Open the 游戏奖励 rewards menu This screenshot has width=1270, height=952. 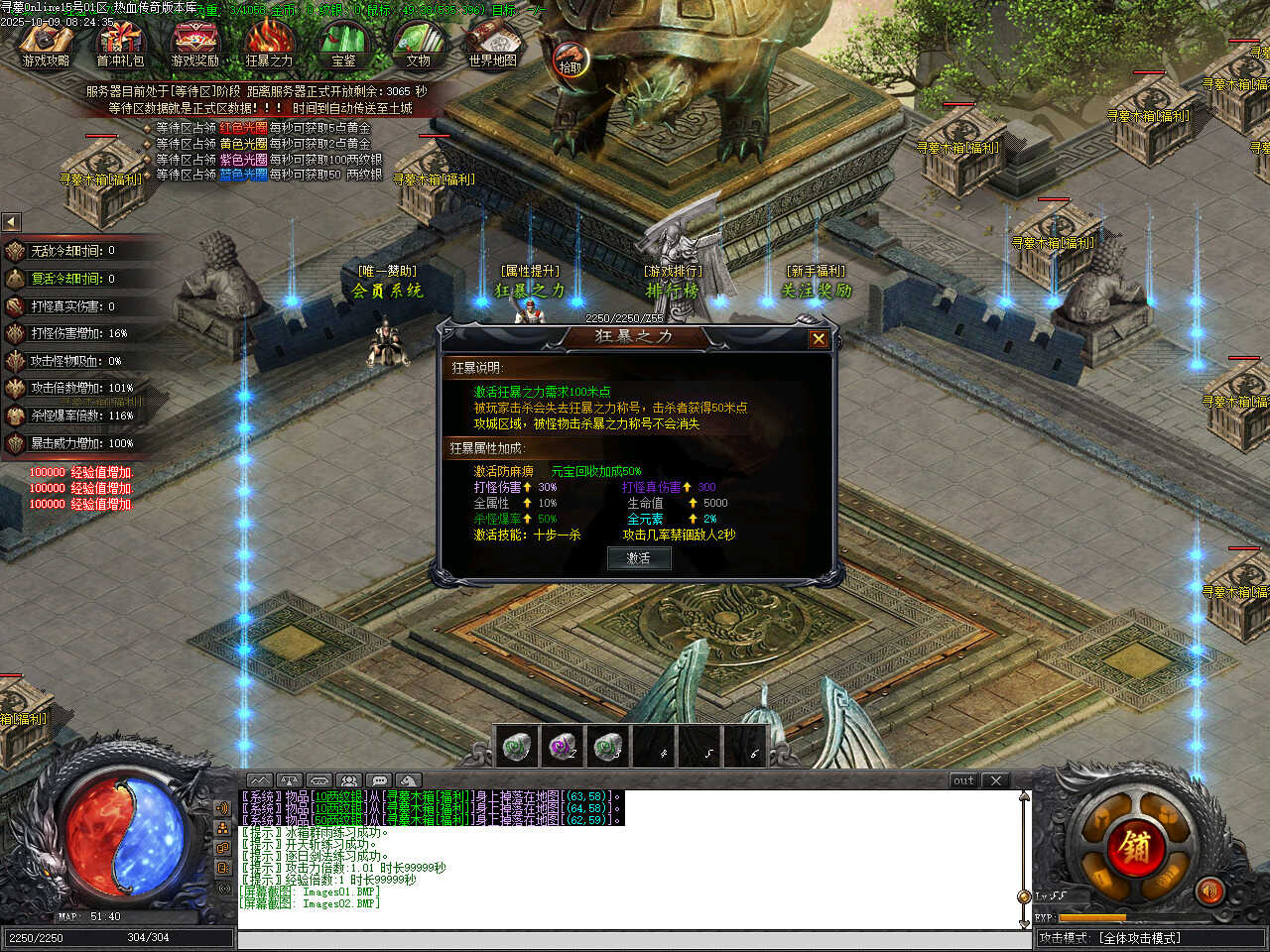tap(194, 43)
